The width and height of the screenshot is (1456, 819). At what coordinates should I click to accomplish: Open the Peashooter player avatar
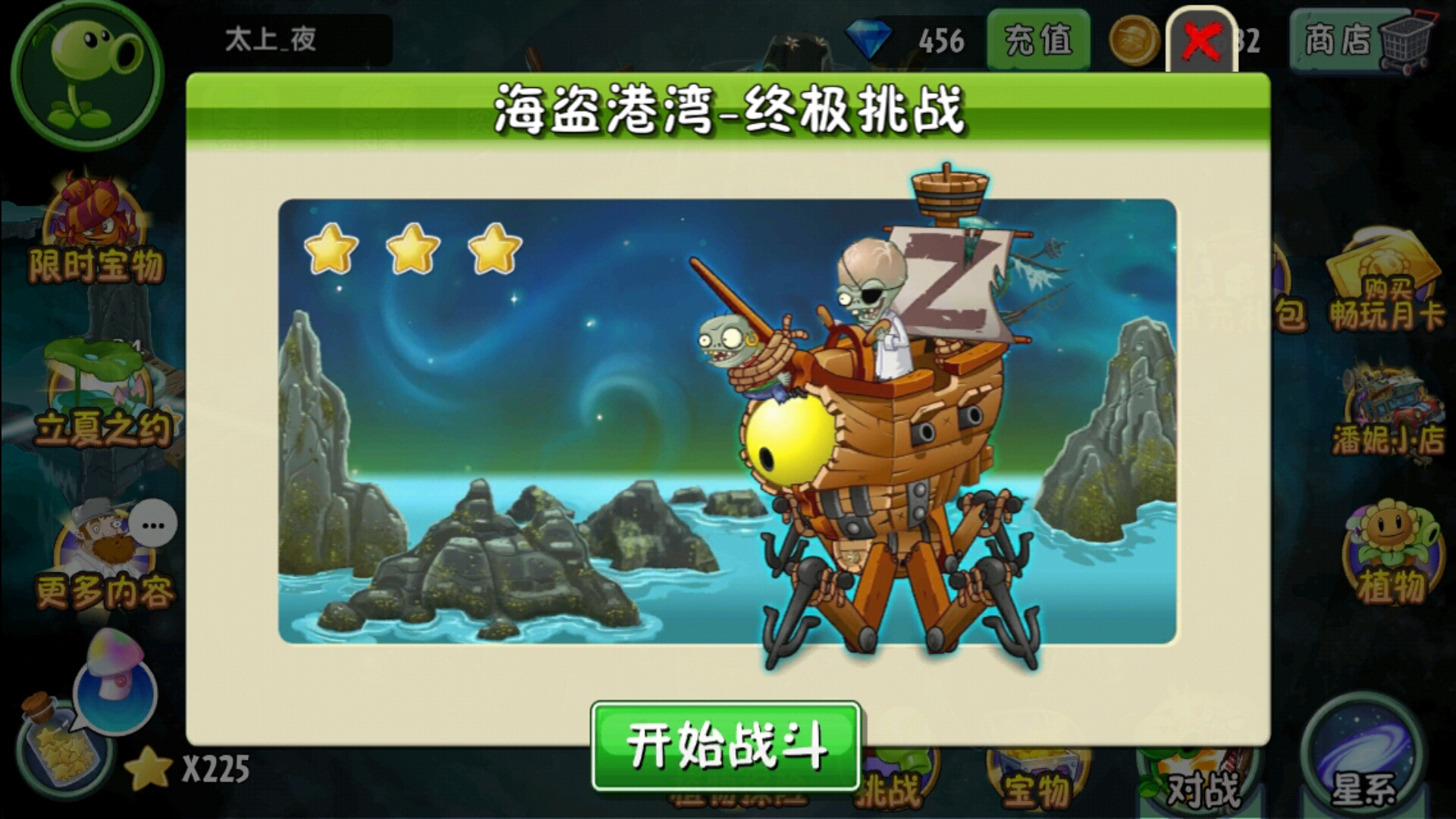tap(83, 76)
